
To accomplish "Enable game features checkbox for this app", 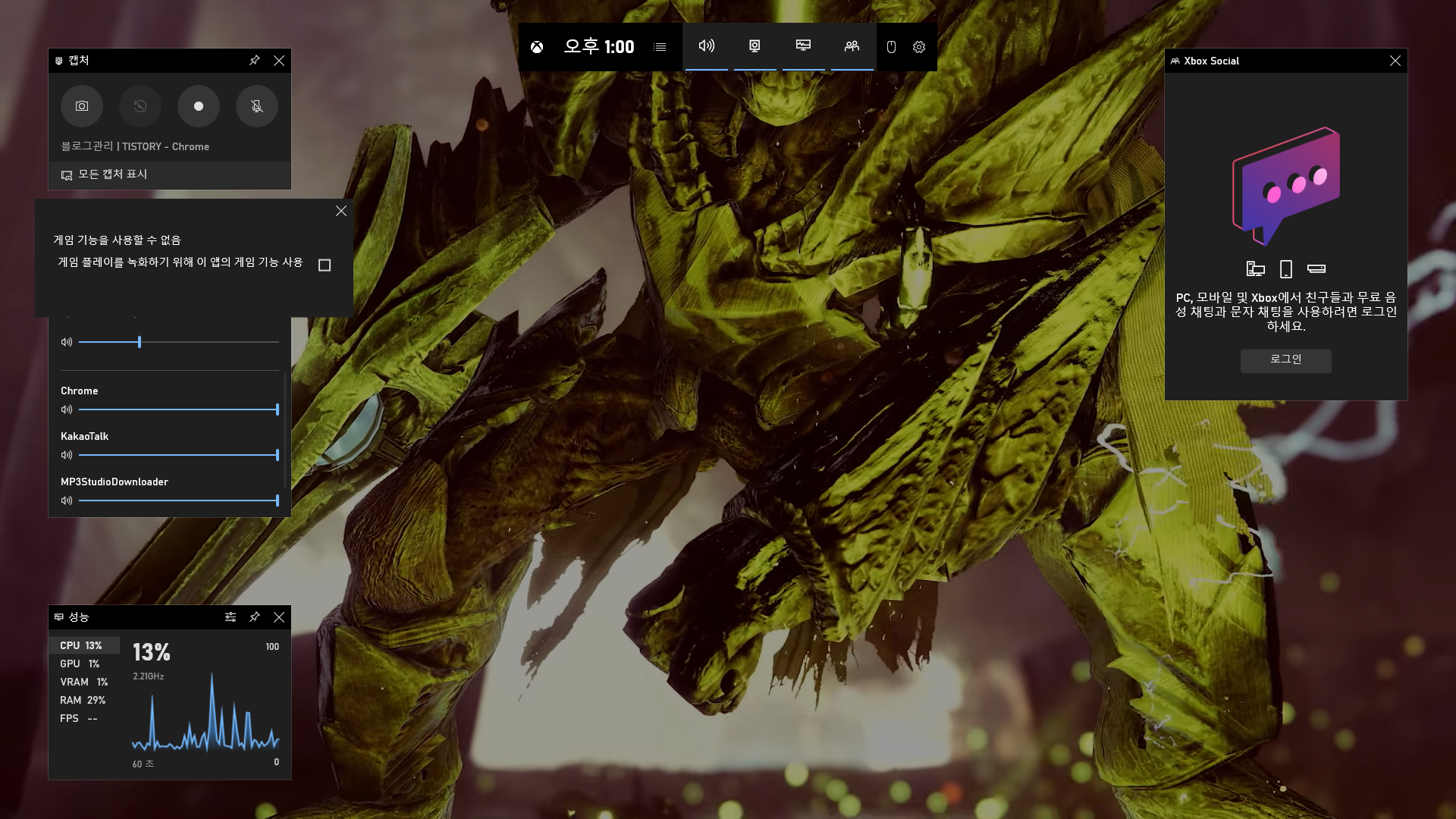I will (x=325, y=265).
